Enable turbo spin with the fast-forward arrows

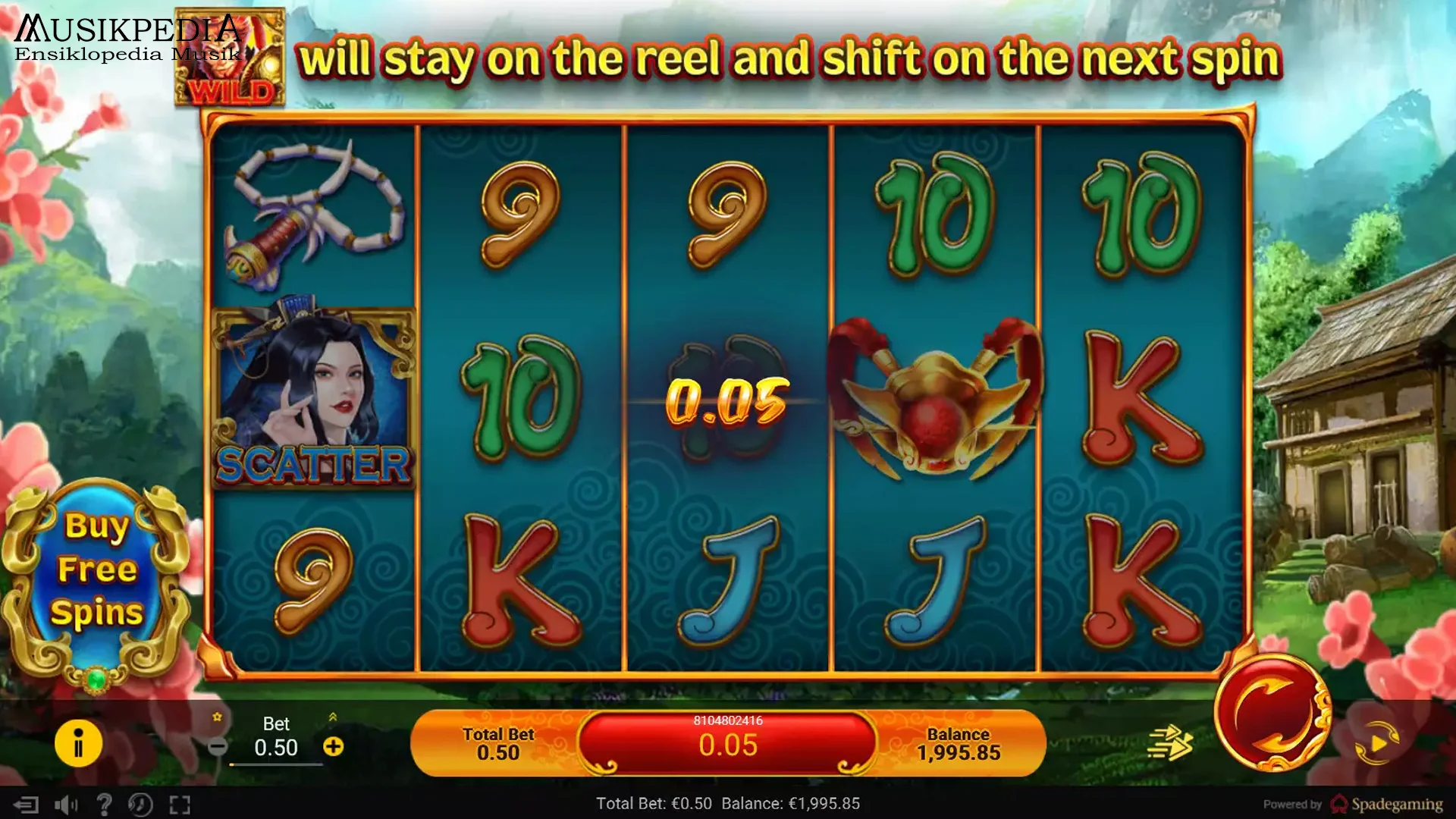[1169, 742]
